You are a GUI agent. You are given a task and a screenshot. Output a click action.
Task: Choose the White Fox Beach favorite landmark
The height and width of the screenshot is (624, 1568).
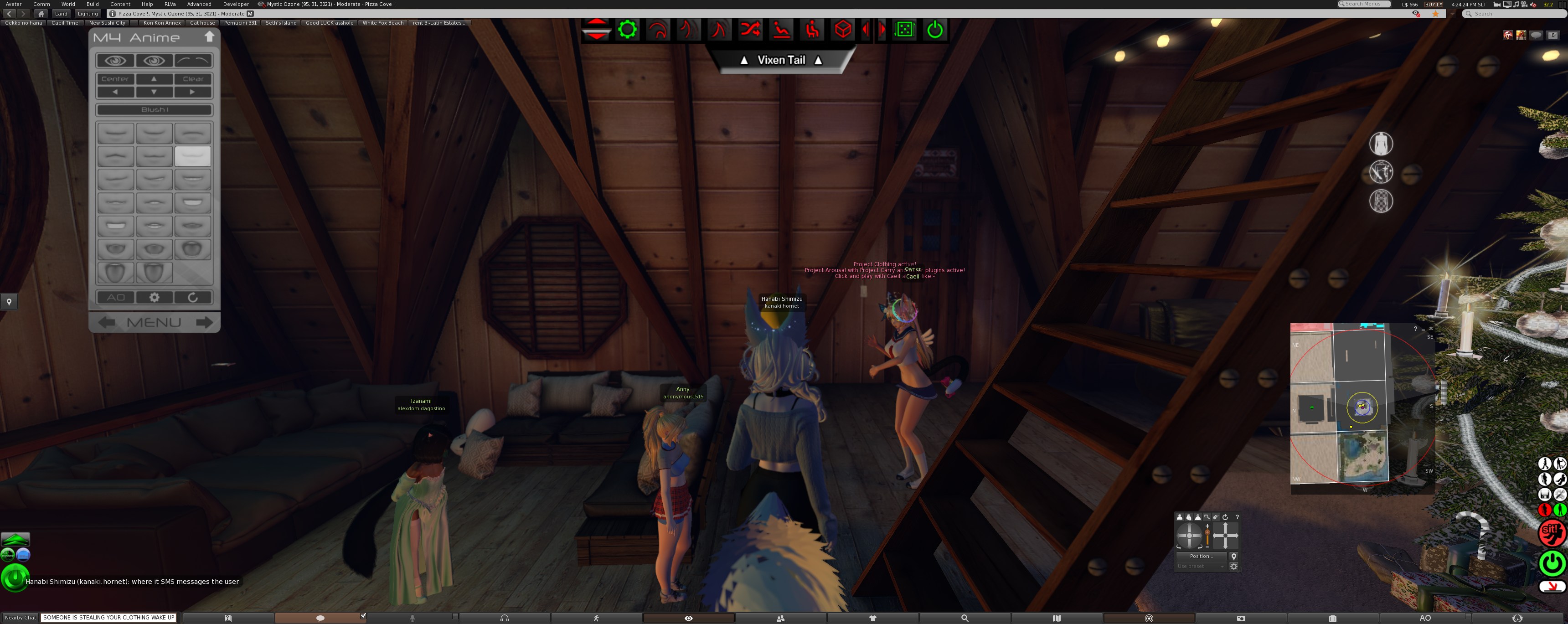tap(383, 23)
